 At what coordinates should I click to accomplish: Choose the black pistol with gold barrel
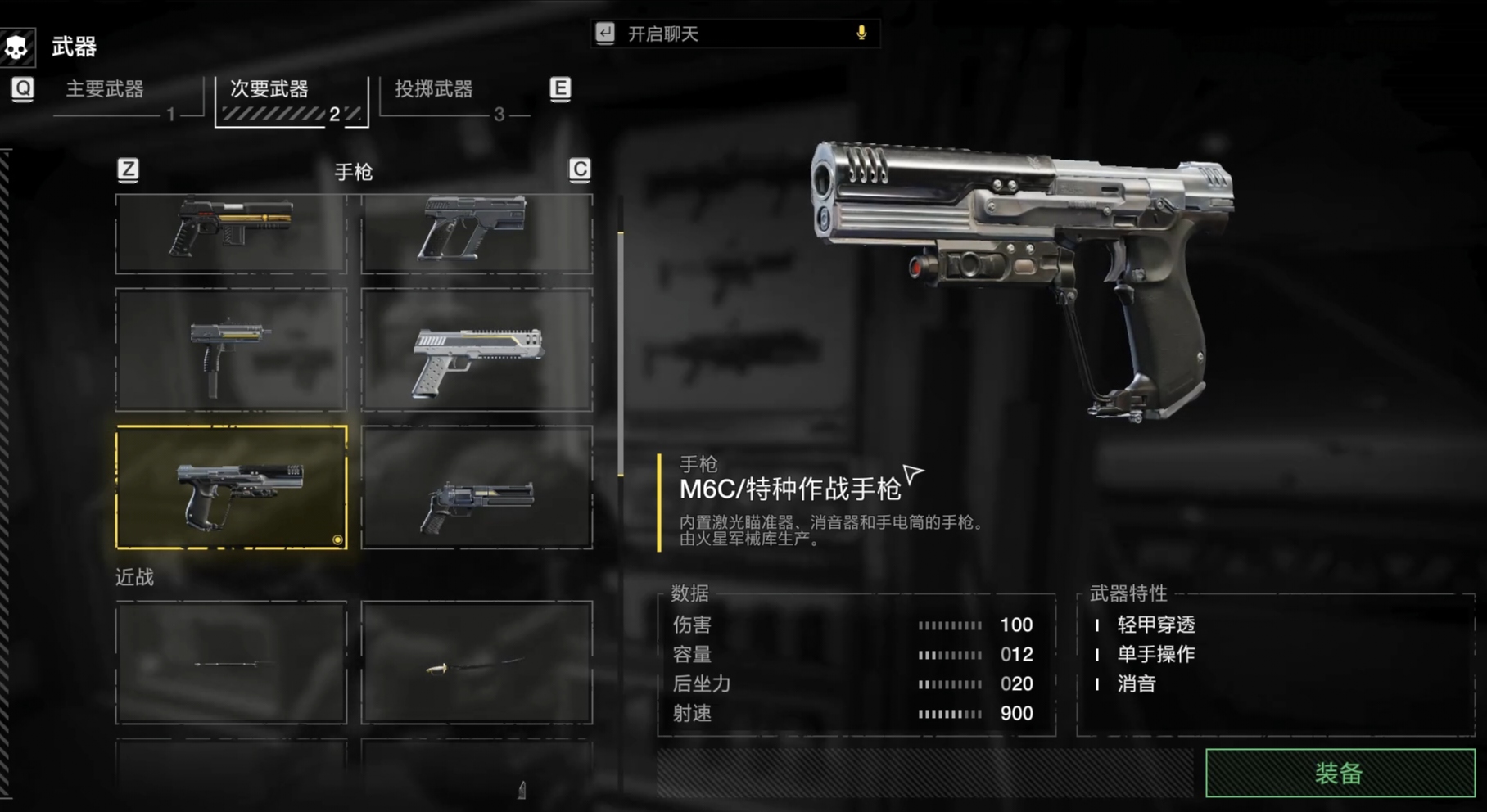click(x=232, y=233)
